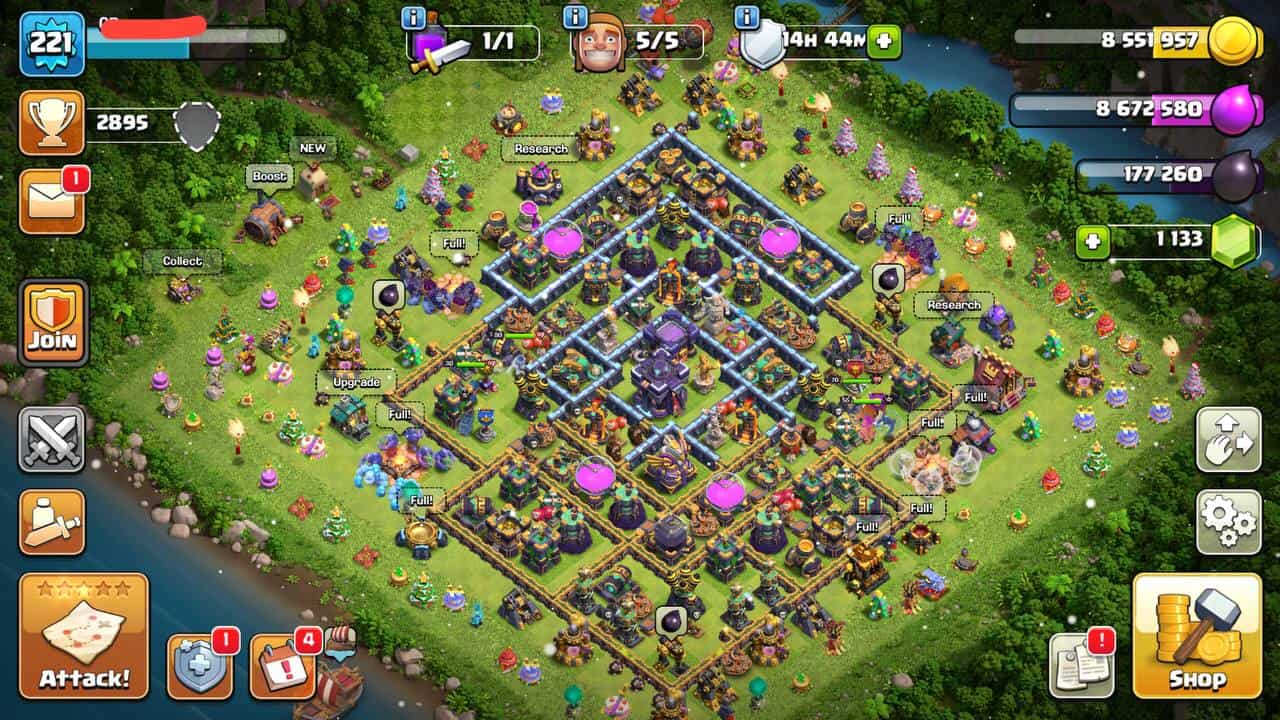
Task: Start a battle with the Attack! button
Action: pos(84,636)
